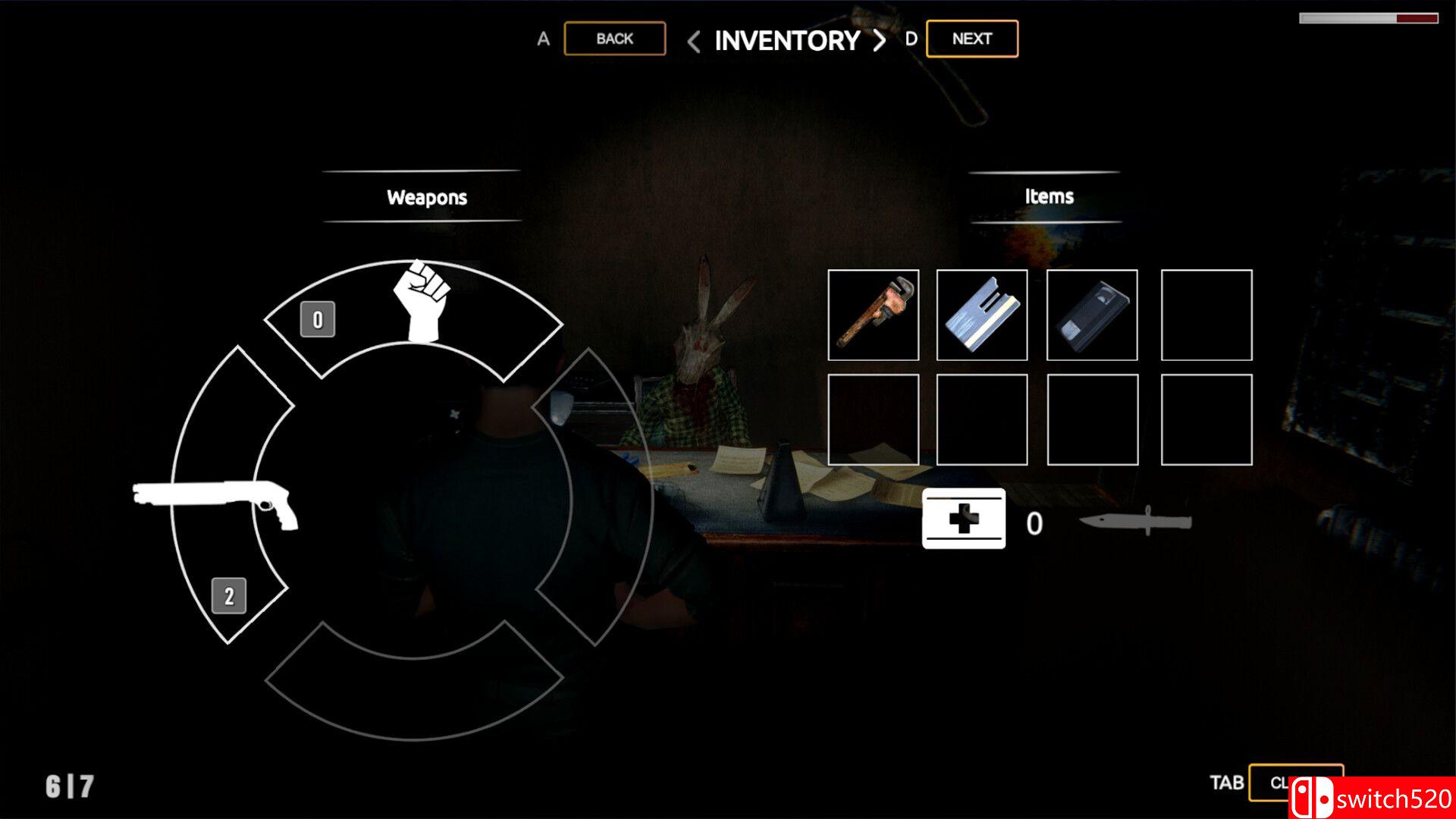This screenshot has width=1456, height=819.
Task: Select the left arrow beside INVENTORY
Action: coord(693,41)
